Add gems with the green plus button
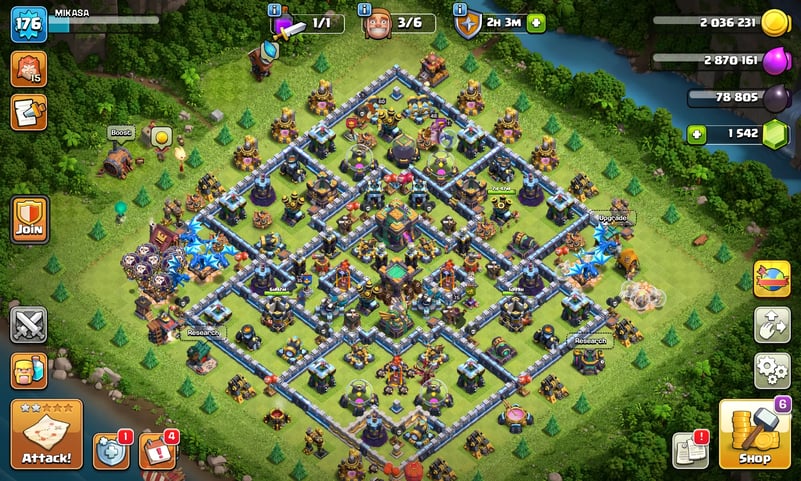This screenshot has height=481, width=801. click(695, 132)
